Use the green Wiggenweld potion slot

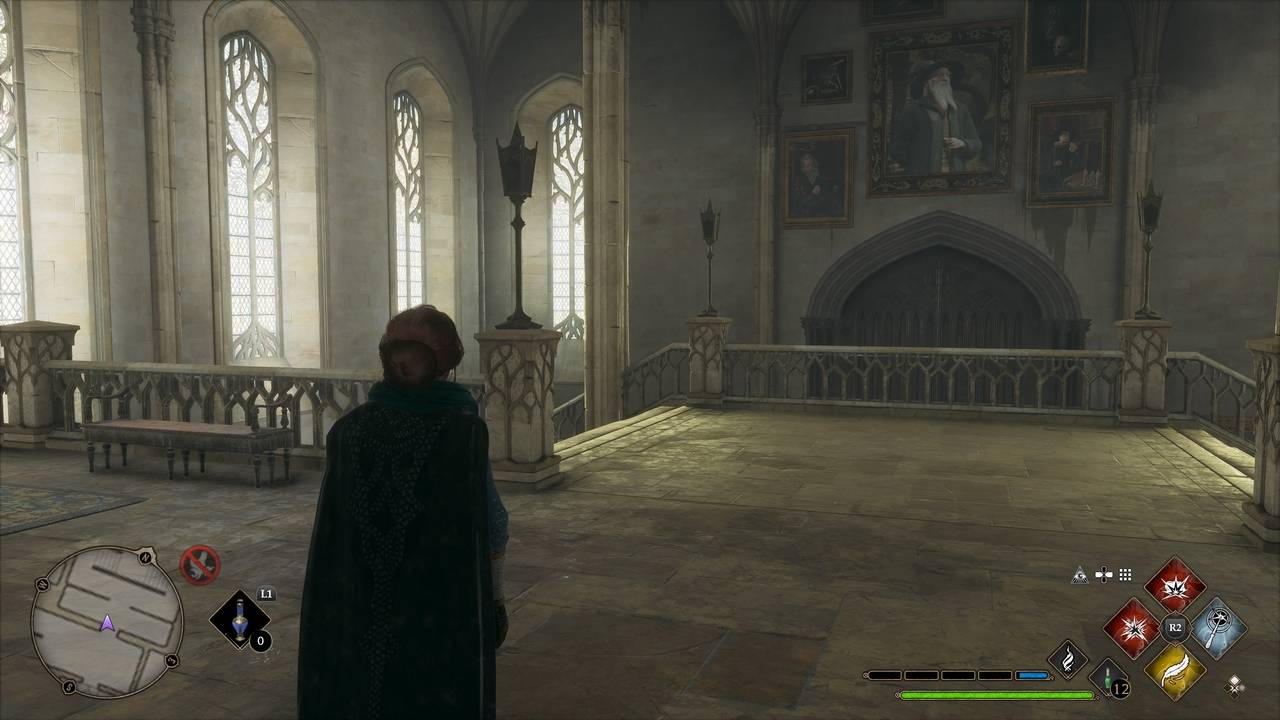pyautogui.click(x=1107, y=677)
